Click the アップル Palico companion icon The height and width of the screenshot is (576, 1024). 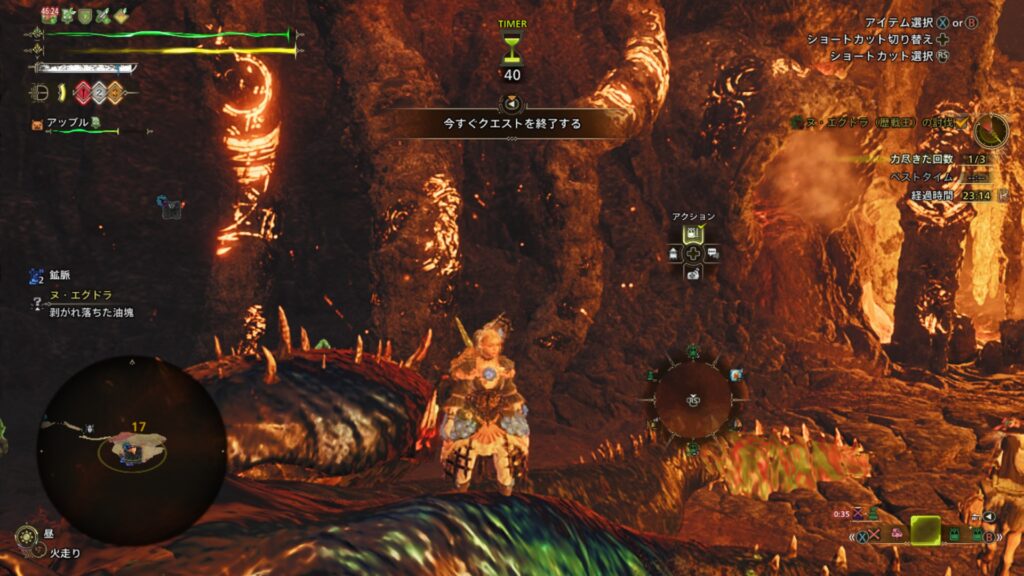coord(39,125)
